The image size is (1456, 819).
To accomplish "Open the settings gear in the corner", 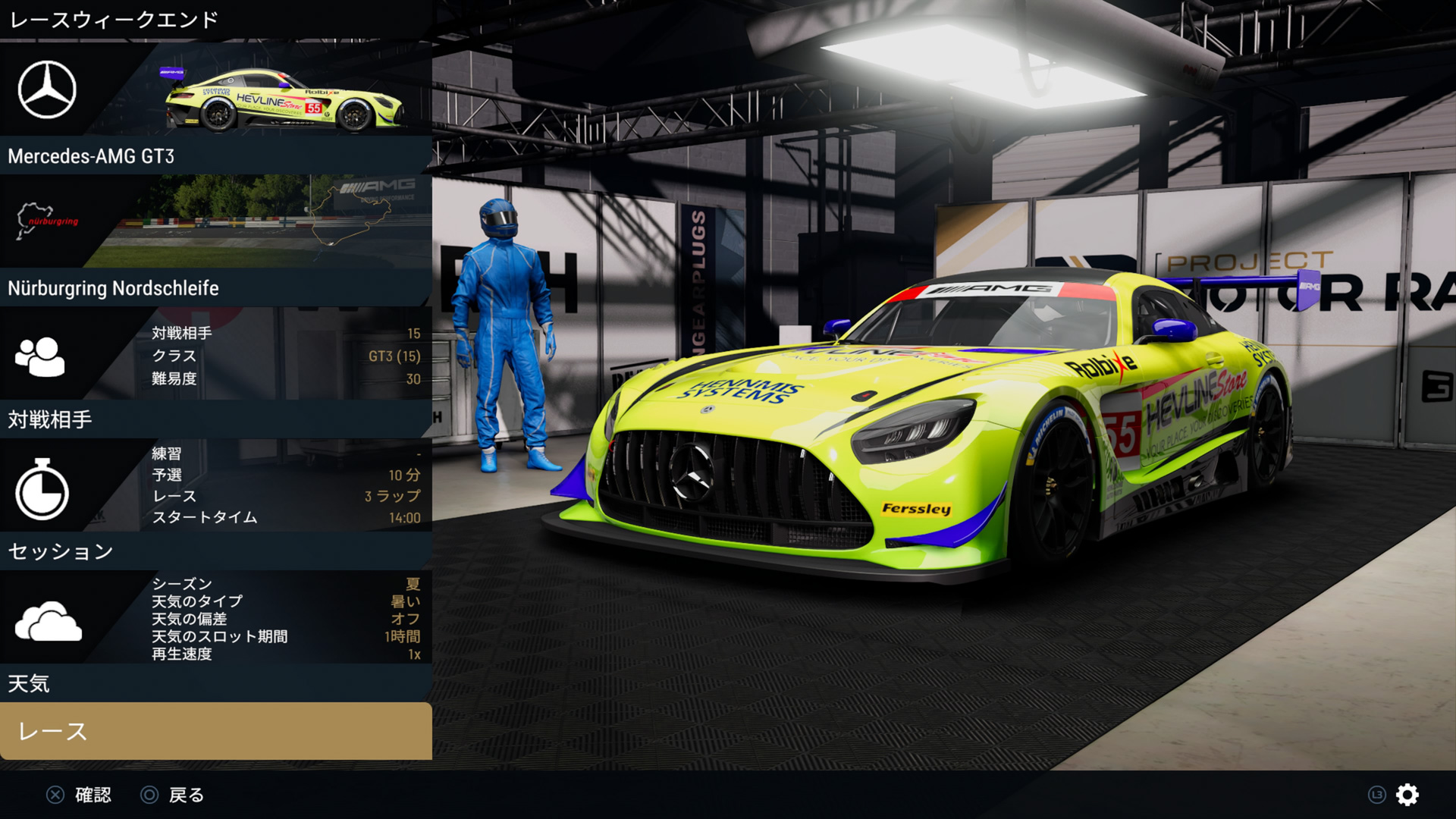I will pyautogui.click(x=1407, y=795).
